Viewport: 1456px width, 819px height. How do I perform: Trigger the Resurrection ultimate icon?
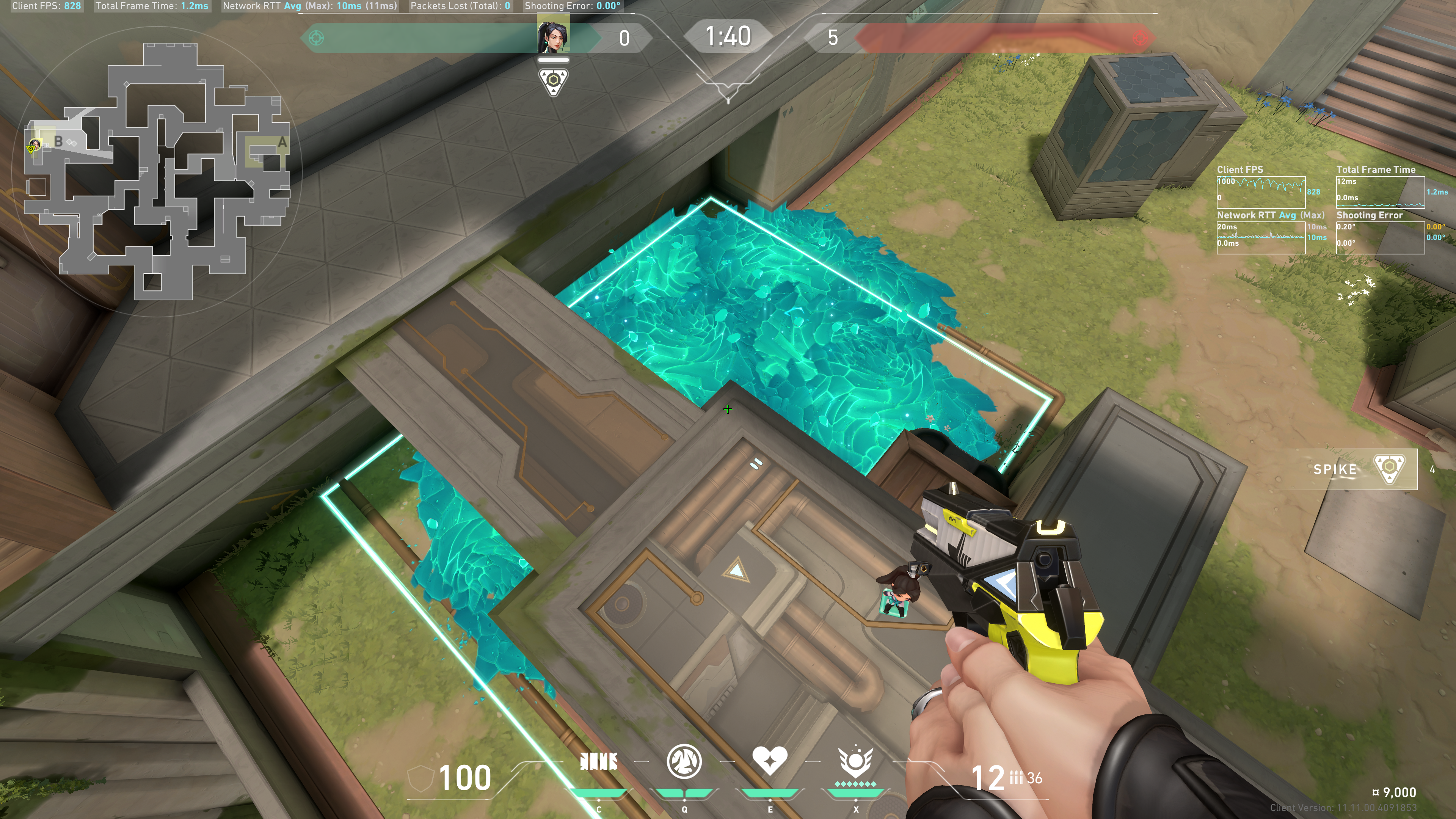(855, 762)
